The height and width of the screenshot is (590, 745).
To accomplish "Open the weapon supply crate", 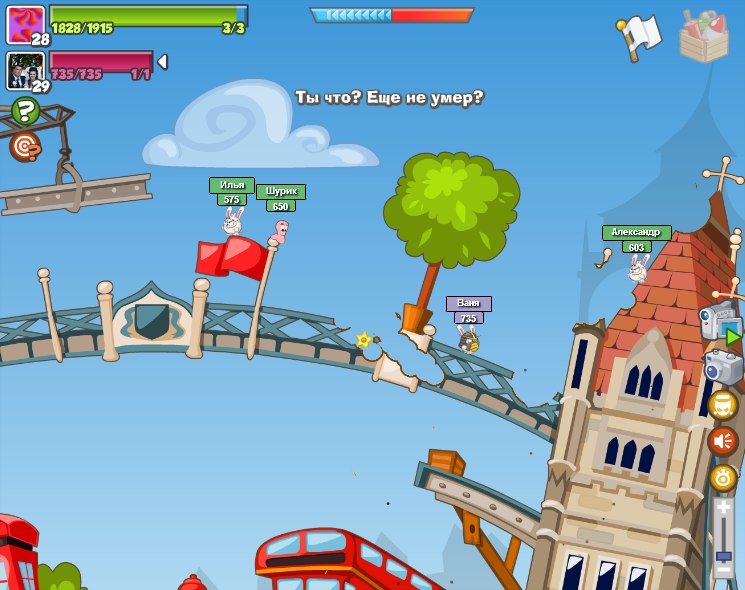I will [704, 36].
